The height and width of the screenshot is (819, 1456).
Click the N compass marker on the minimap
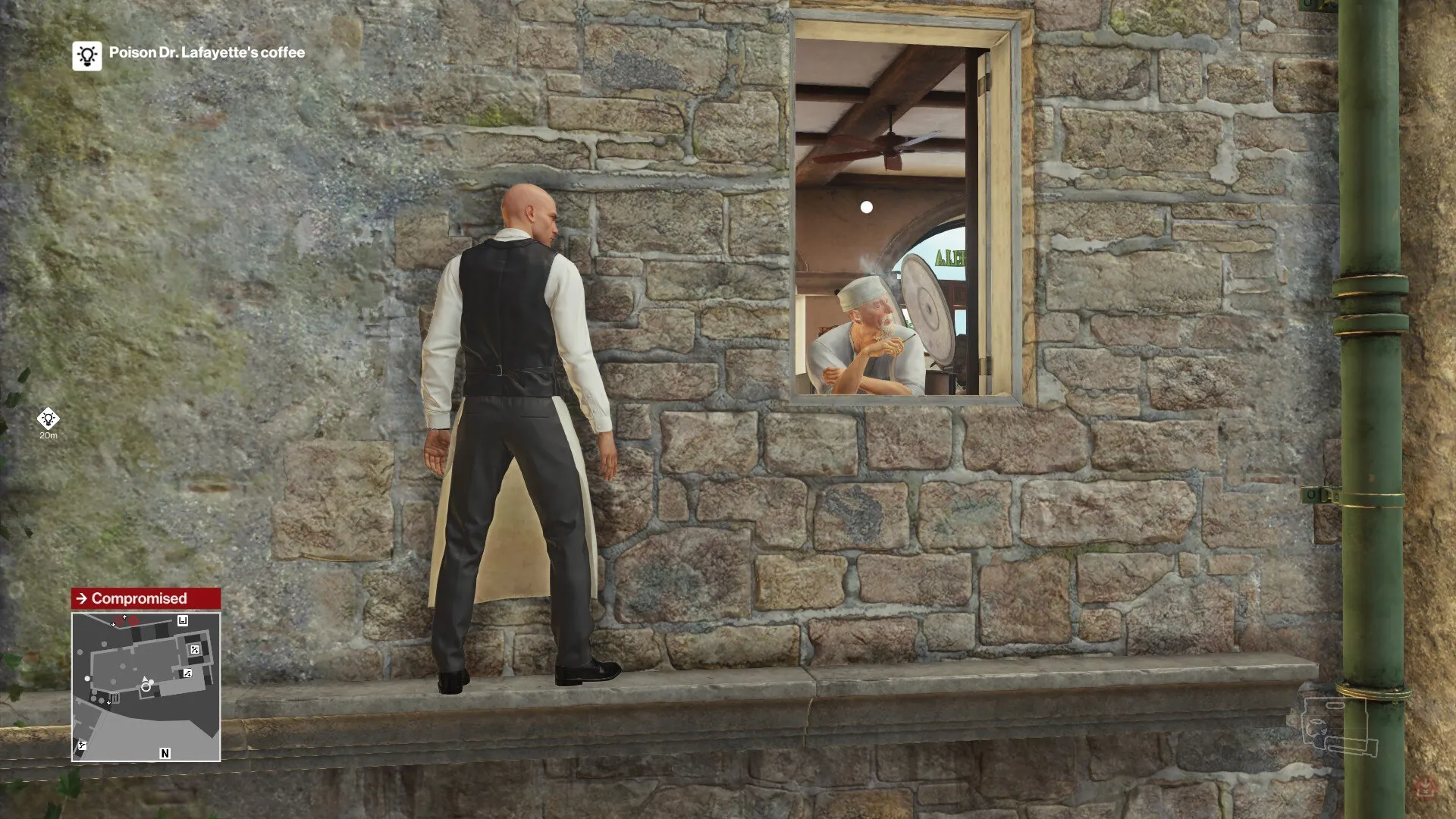tap(165, 753)
